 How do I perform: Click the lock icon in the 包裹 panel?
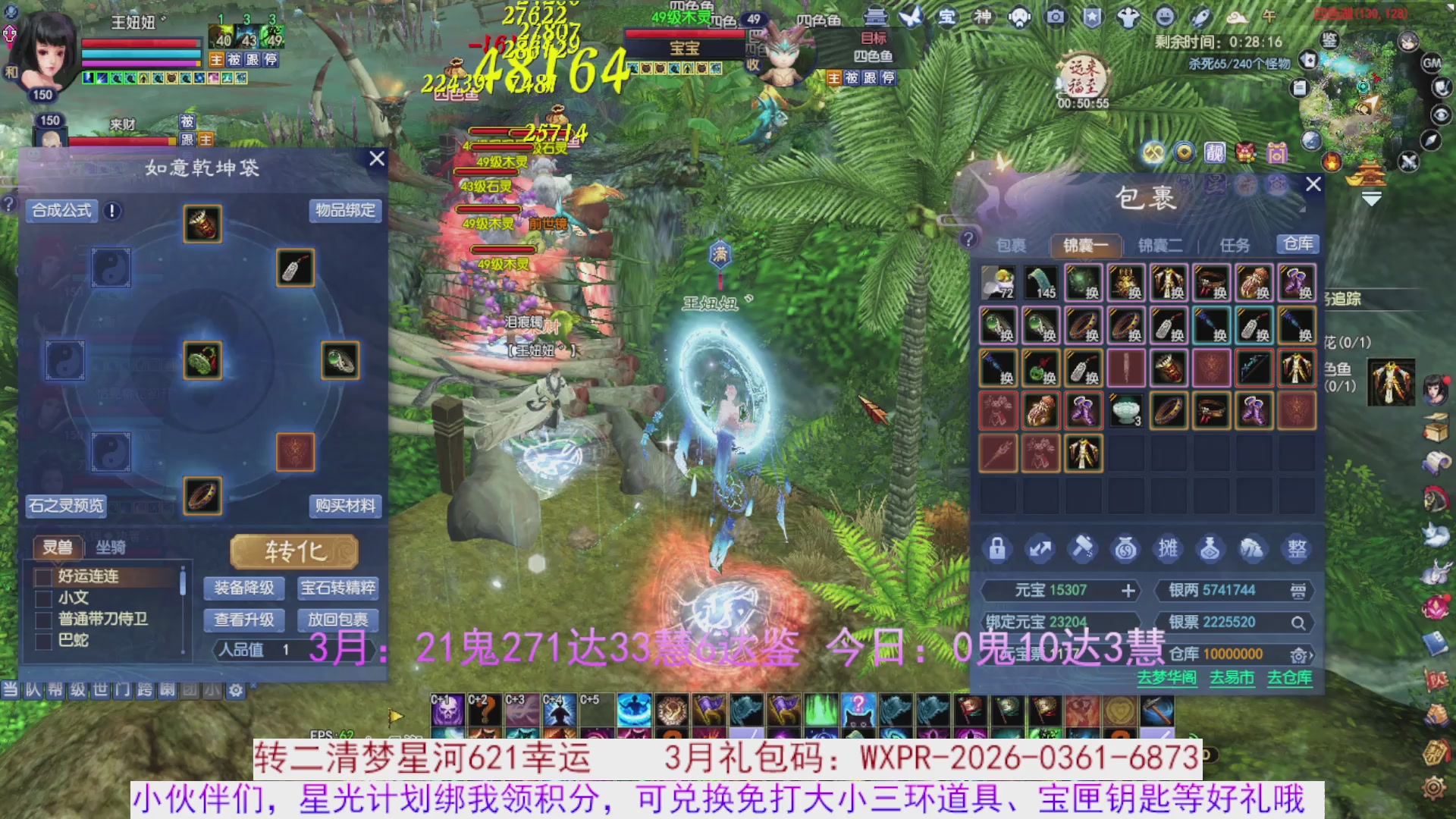pos(997,549)
